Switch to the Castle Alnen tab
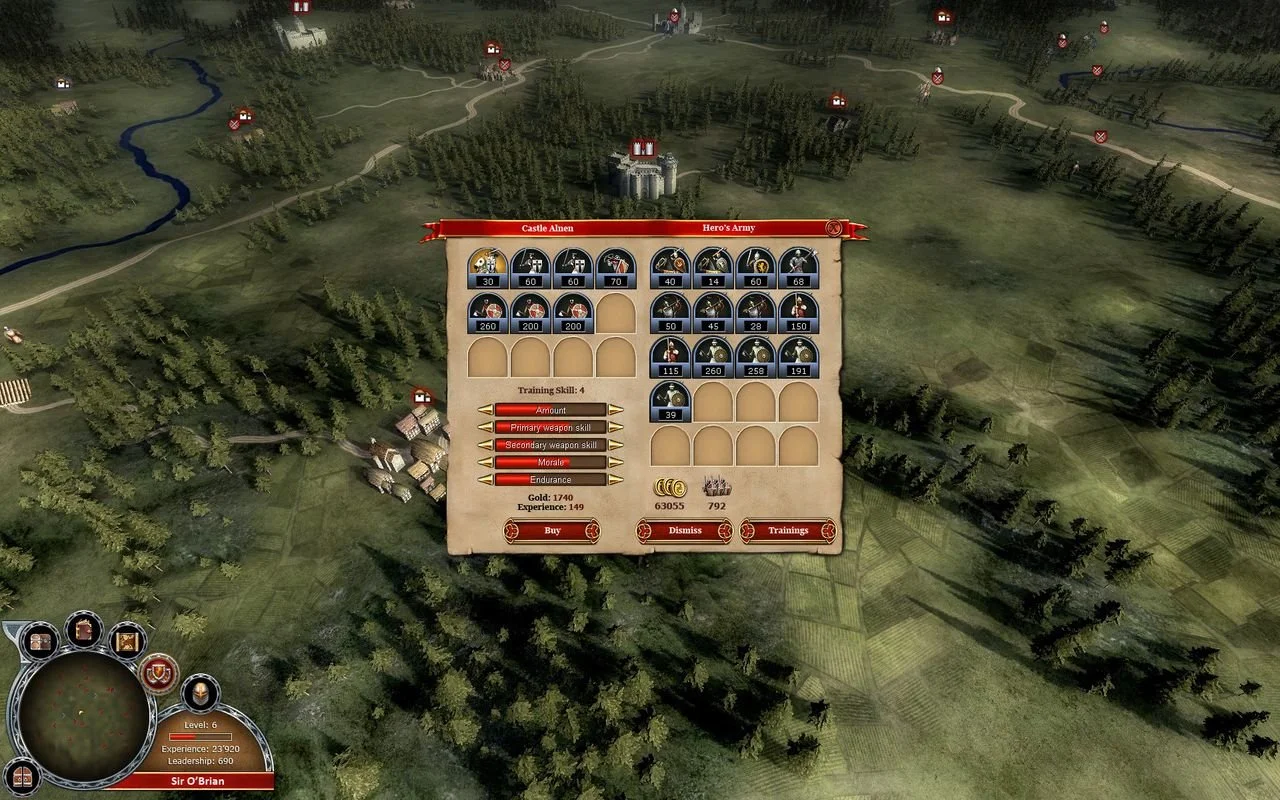 click(x=546, y=228)
